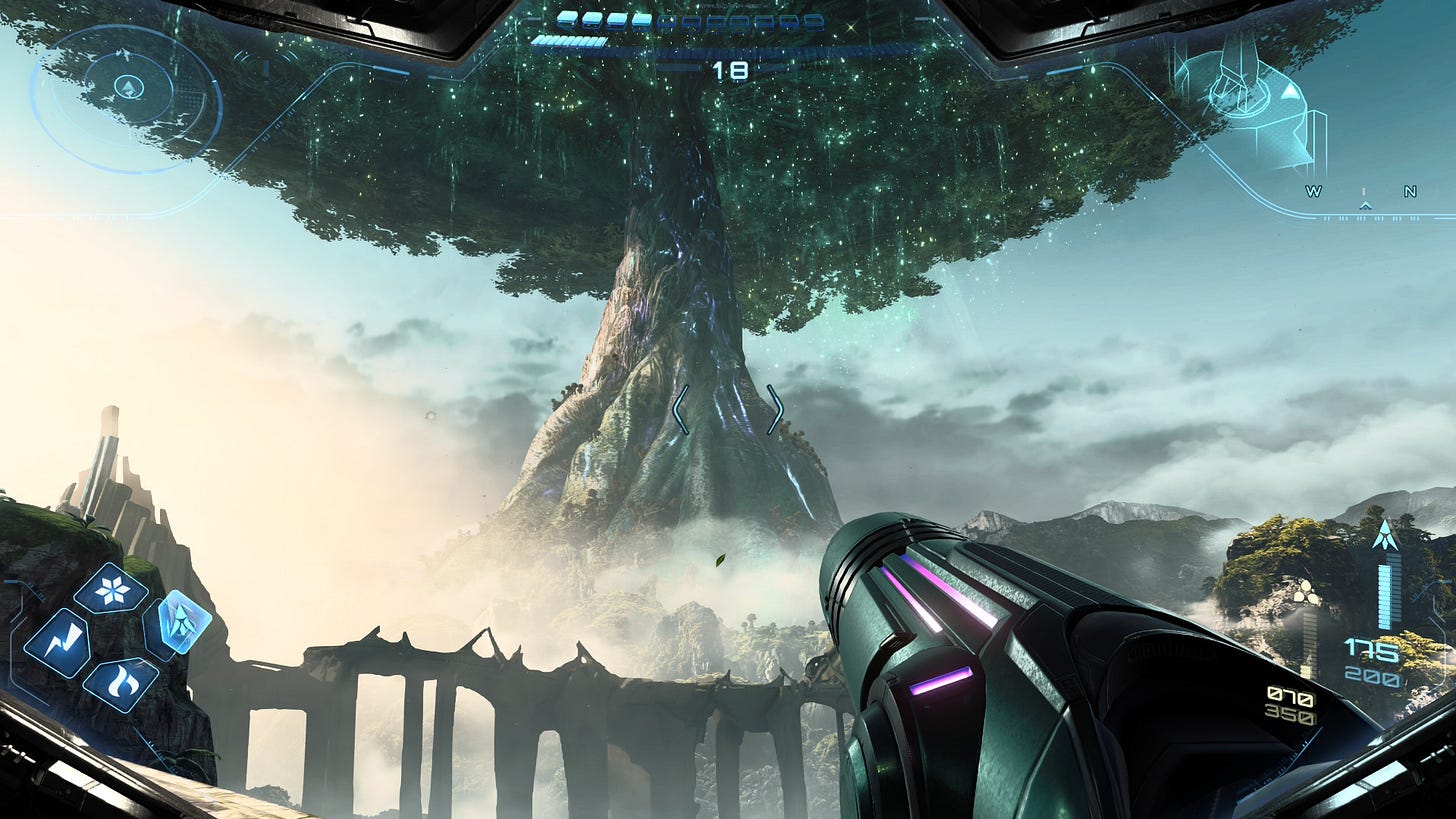The height and width of the screenshot is (819, 1456).
Task: Expand the left crosshair chevron bracket
Action: (x=683, y=410)
